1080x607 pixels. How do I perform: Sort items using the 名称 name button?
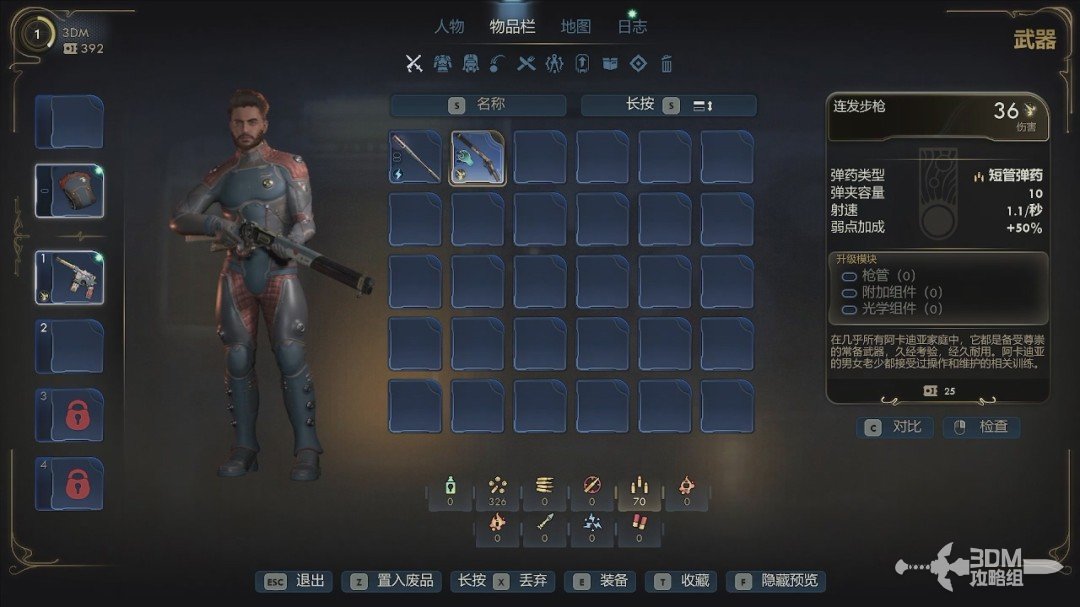click(x=478, y=105)
